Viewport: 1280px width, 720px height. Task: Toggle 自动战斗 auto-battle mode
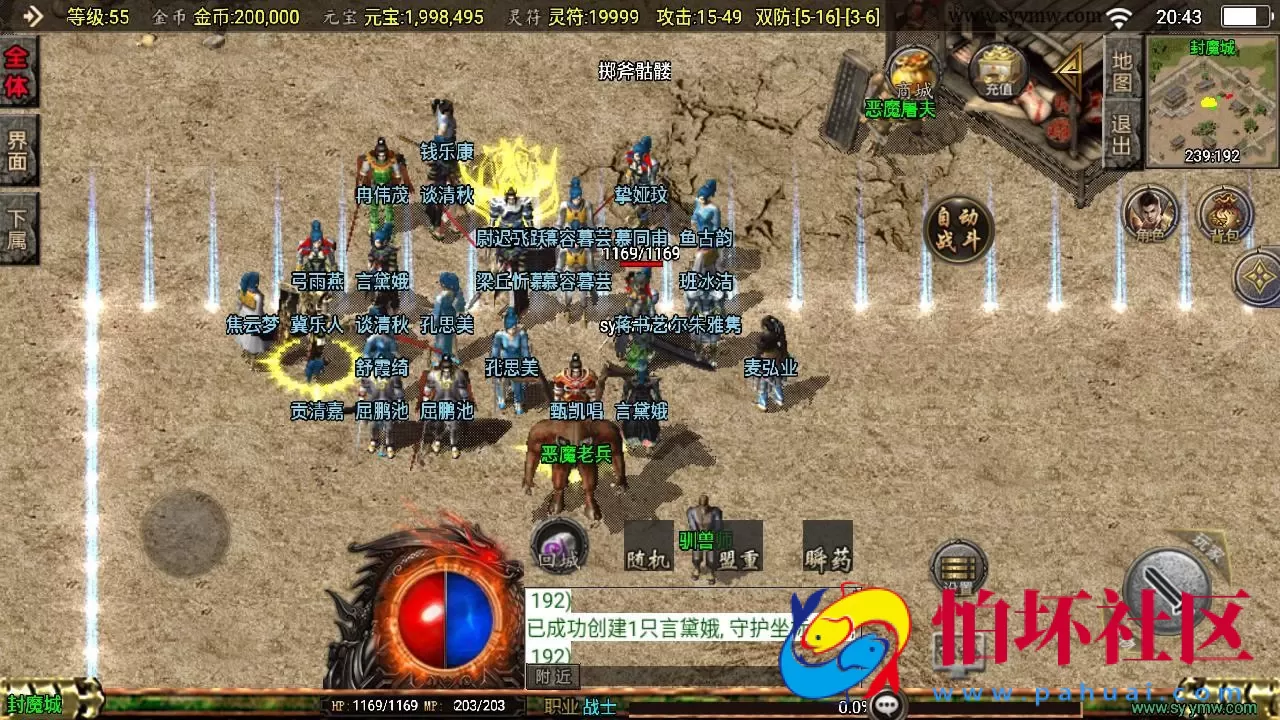point(961,228)
